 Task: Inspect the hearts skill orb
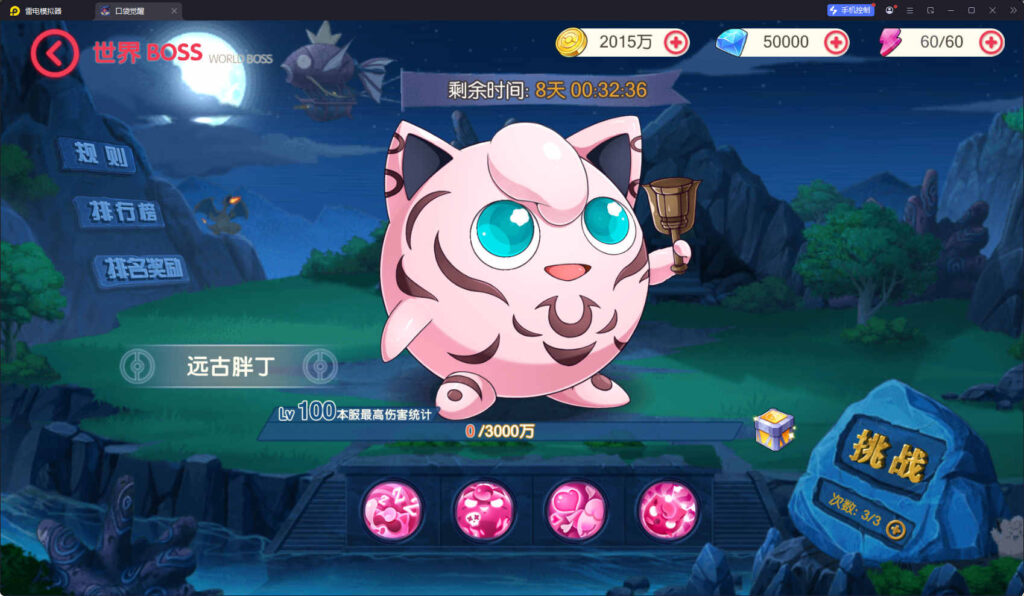pyautogui.click(x=576, y=509)
